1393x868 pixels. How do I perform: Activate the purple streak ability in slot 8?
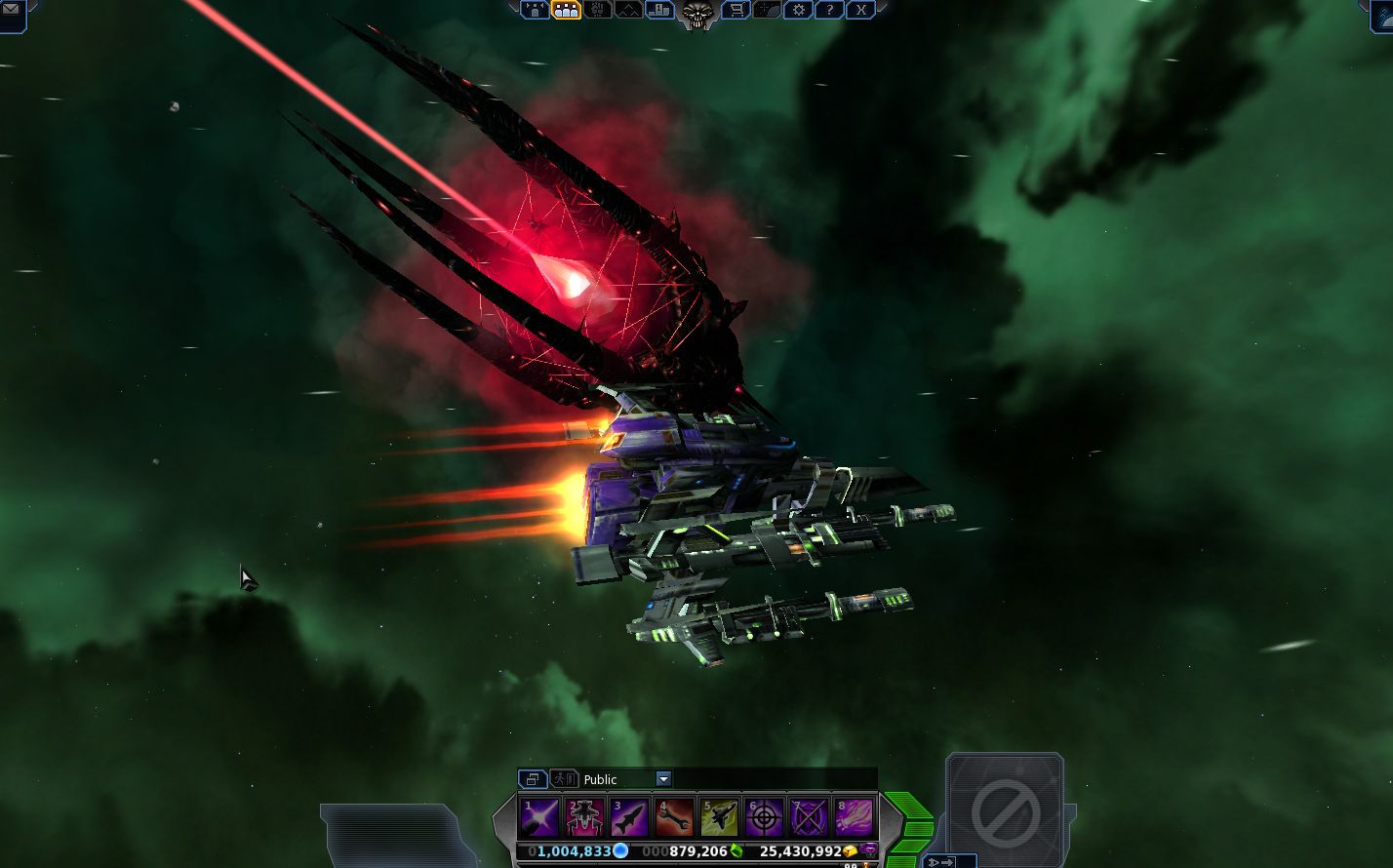point(854,817)
